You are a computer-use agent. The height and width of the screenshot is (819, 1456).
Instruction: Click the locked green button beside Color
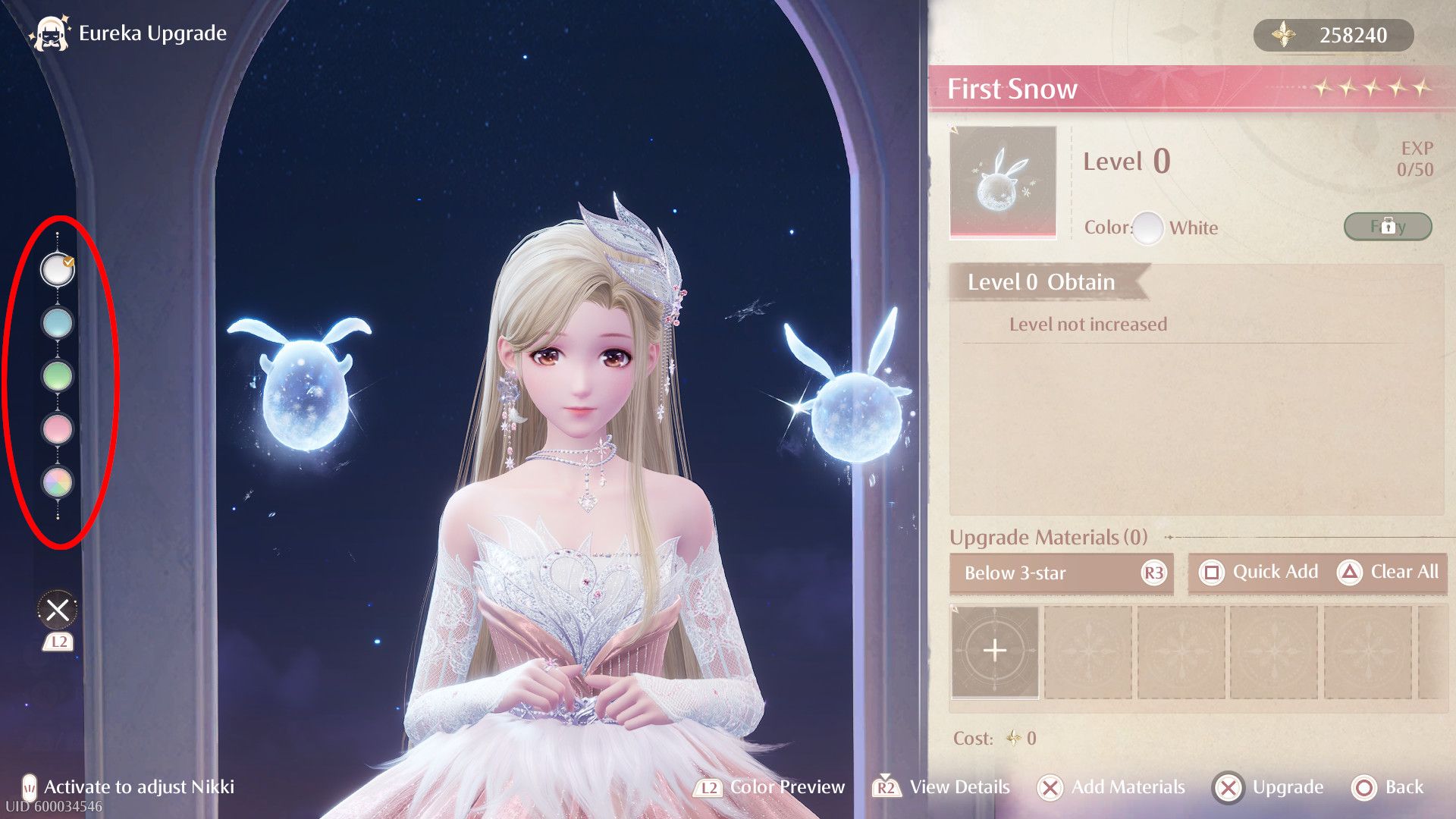[1387, 226]
